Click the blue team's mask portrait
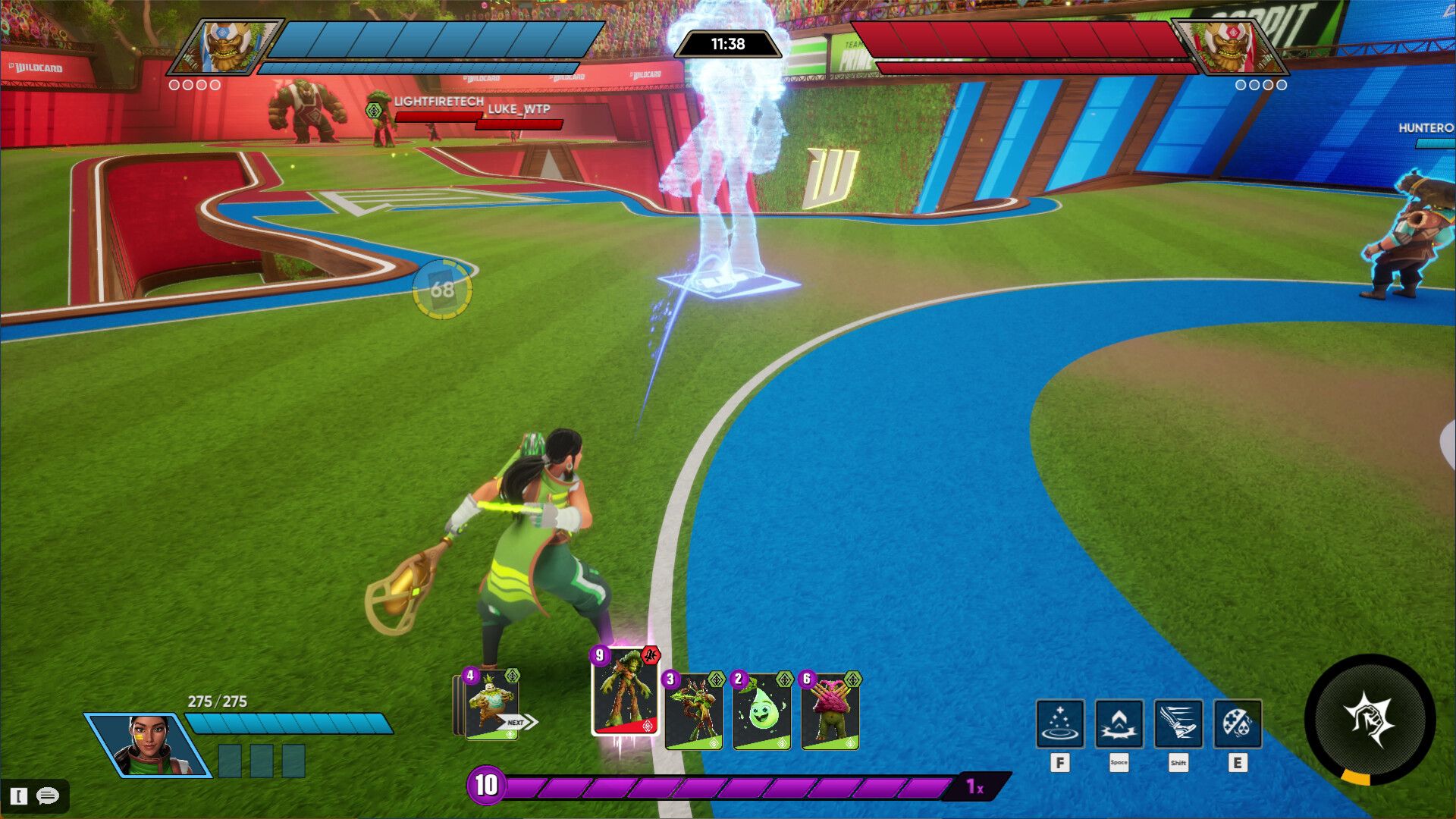This screenshot has height=819, width=1456. coord(225,46)
